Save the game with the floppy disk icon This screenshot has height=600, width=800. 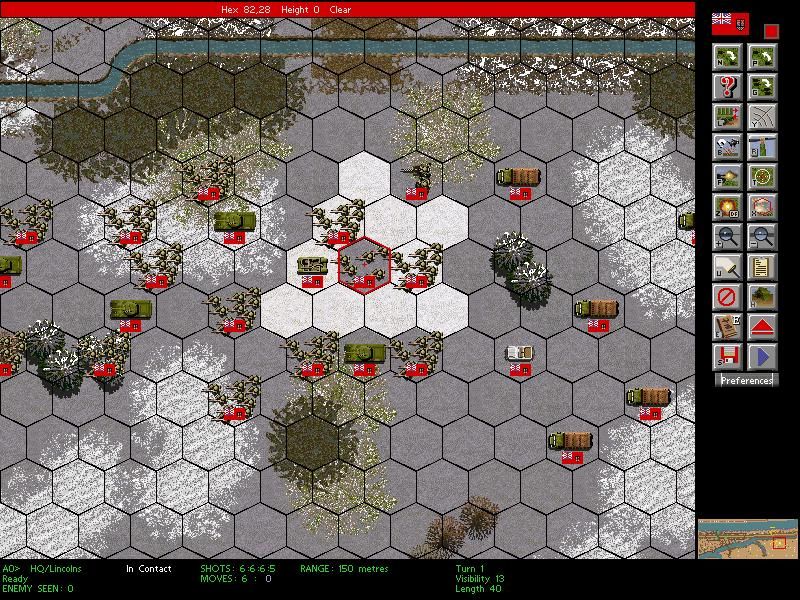pyautogui.click(x=727, y=356)
